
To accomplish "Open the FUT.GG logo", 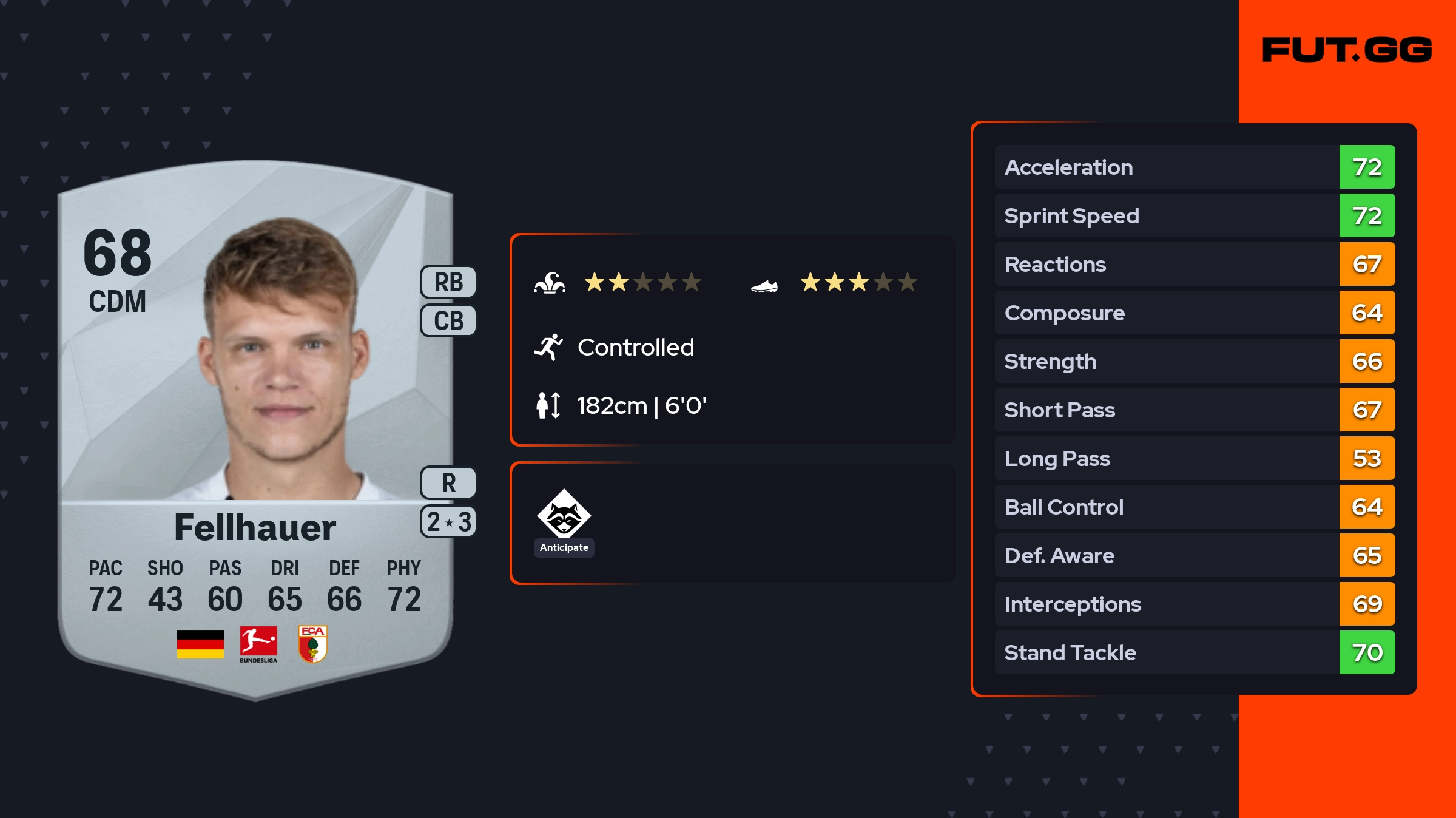I will tap(1347, 50).
